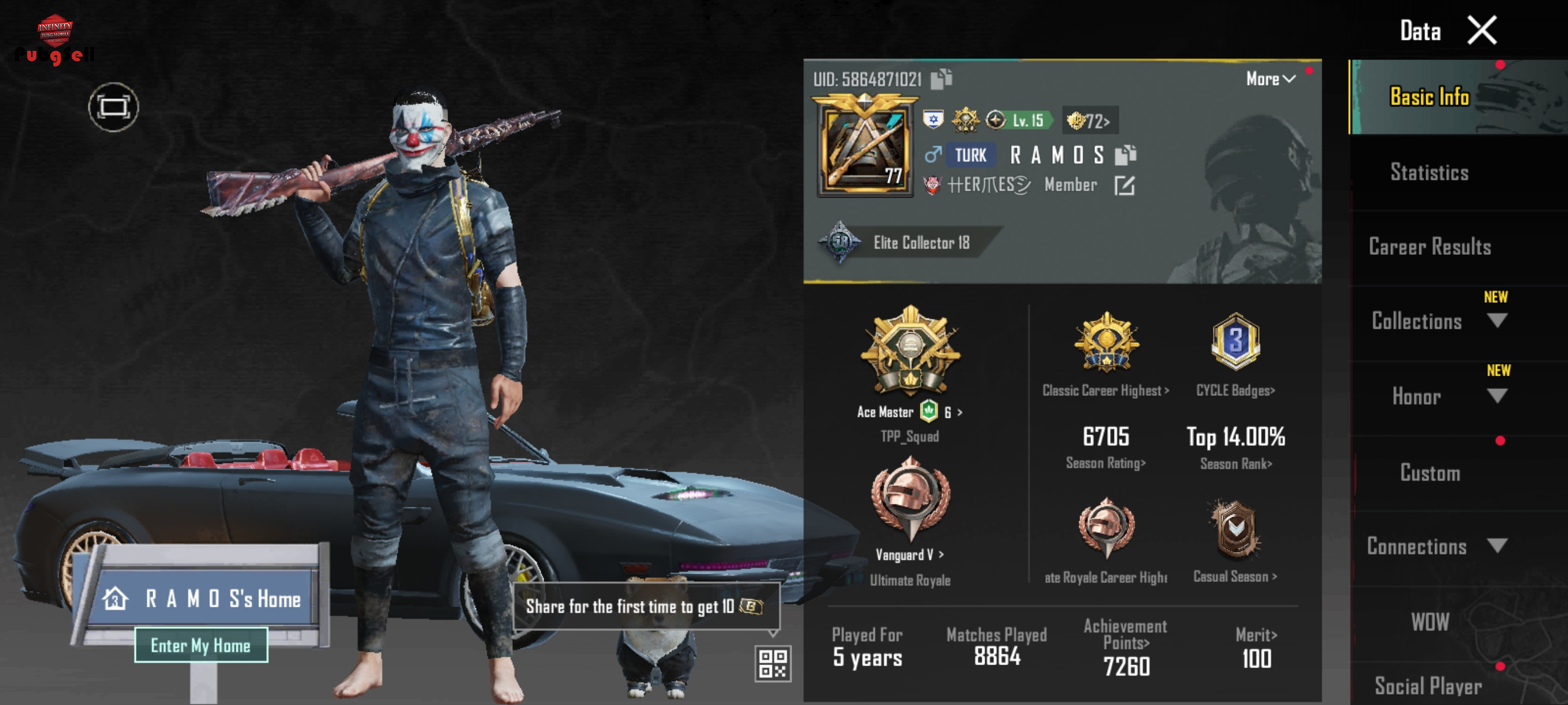Open the Social Player tab
Viewport: 1568px width, 705px height.
(1428, 686)
